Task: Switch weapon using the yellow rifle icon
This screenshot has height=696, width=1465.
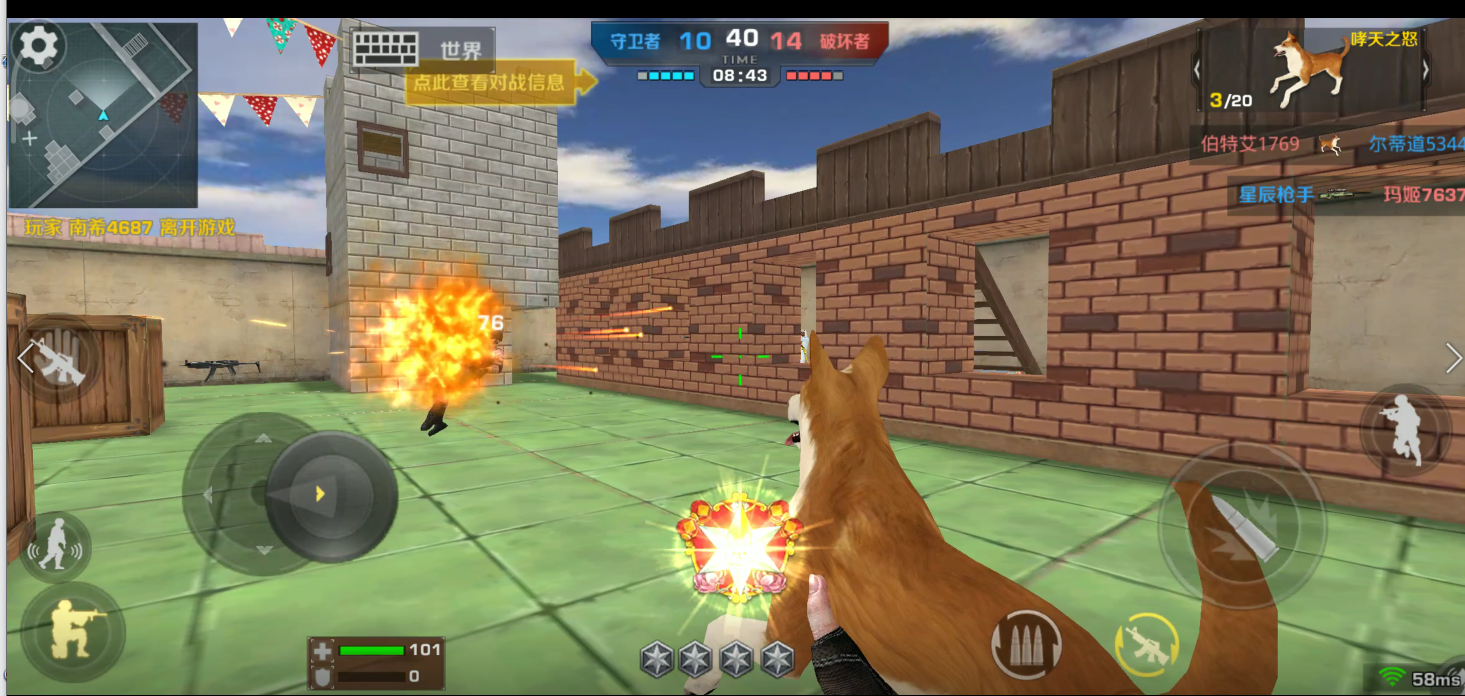Action: (x=1147, y=645)
